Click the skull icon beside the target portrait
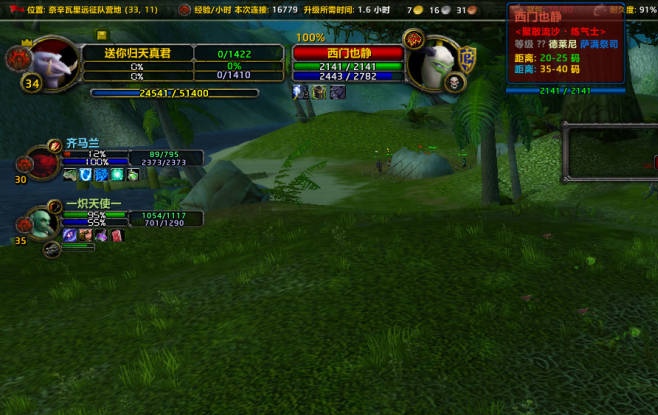The image size is (658, 415). tap(453, 83)
